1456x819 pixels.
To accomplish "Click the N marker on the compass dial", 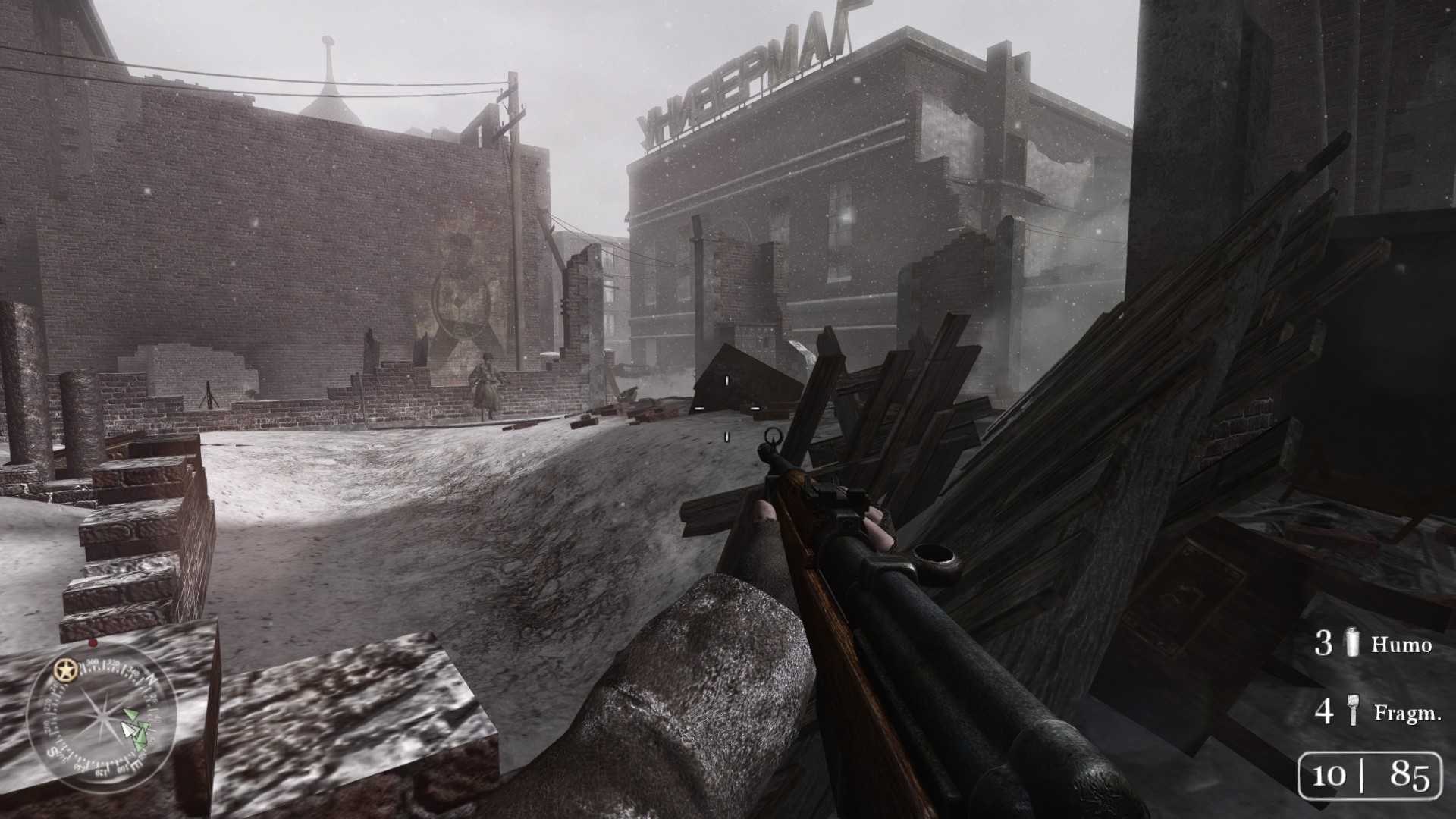I will click(152, 679).
